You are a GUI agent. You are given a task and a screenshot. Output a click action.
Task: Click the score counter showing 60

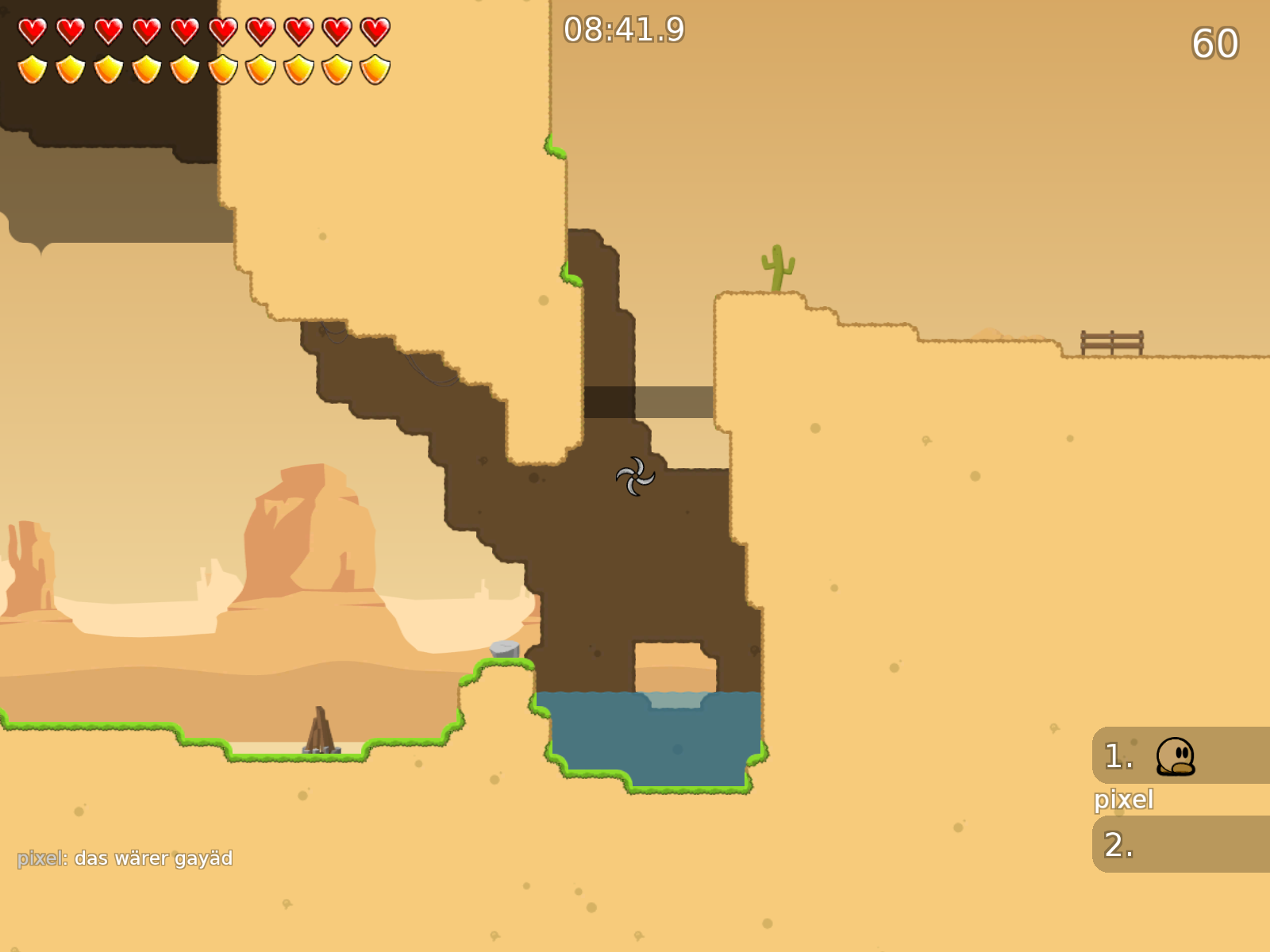1214,44
